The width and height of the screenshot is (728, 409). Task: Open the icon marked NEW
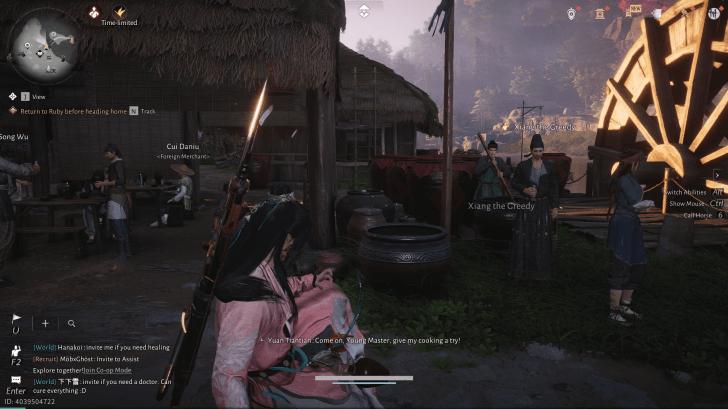[x=632, y=13]
